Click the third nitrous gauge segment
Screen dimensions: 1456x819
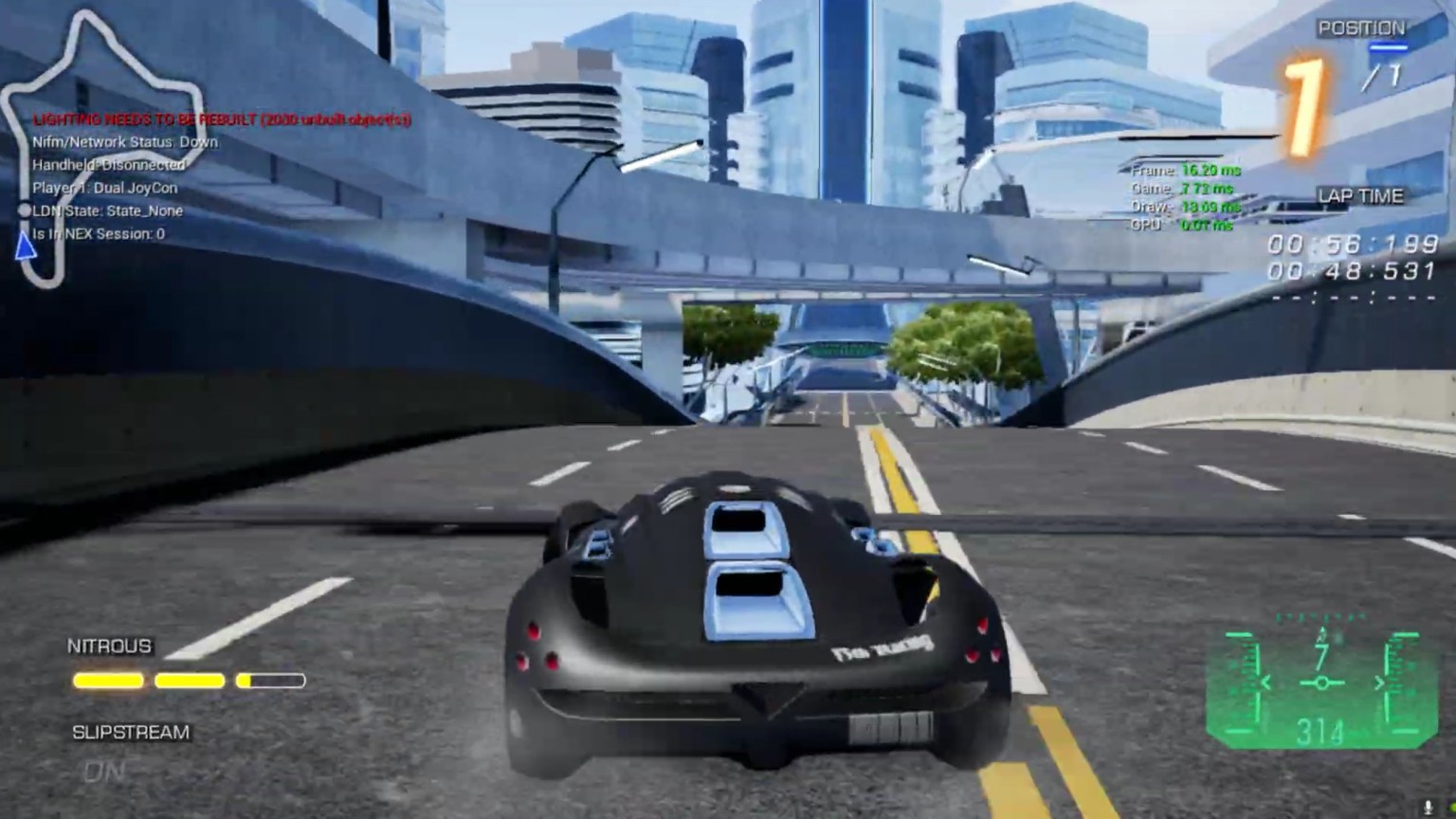click(272, 681)
